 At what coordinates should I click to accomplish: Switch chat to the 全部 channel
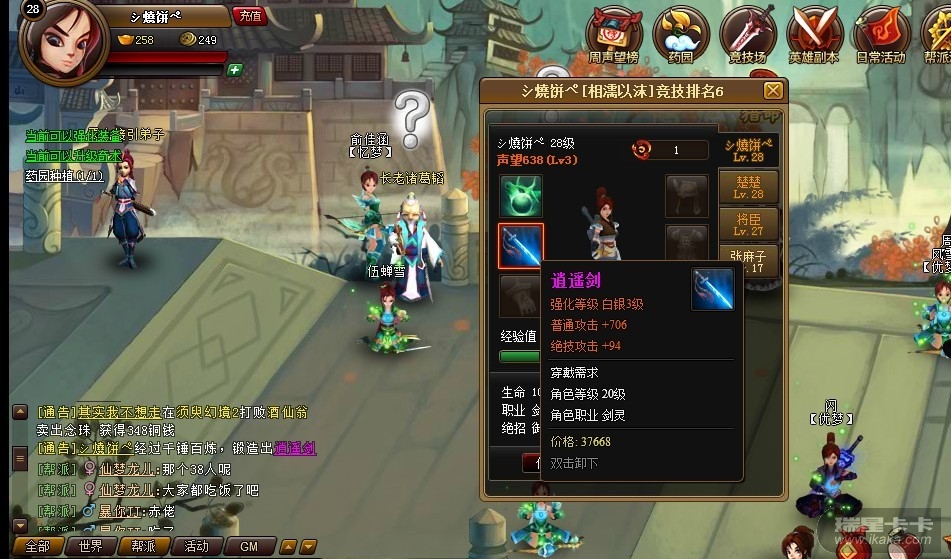click(x=37, y=547)
